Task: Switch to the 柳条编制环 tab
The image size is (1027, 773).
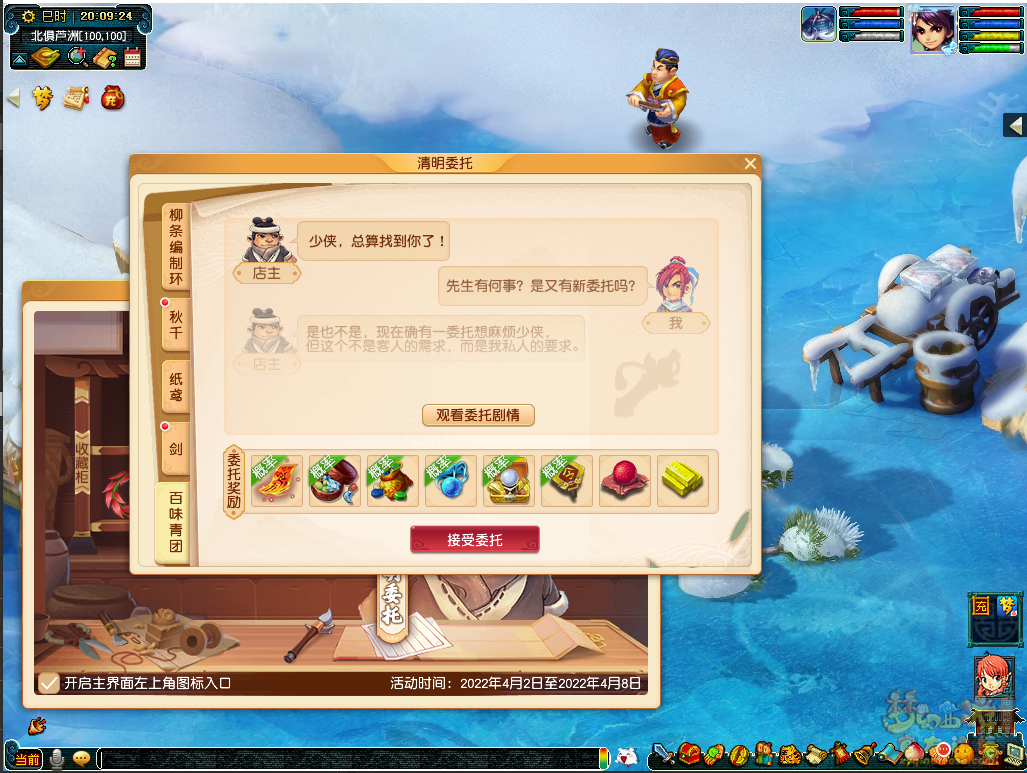Action: point(176,246)
